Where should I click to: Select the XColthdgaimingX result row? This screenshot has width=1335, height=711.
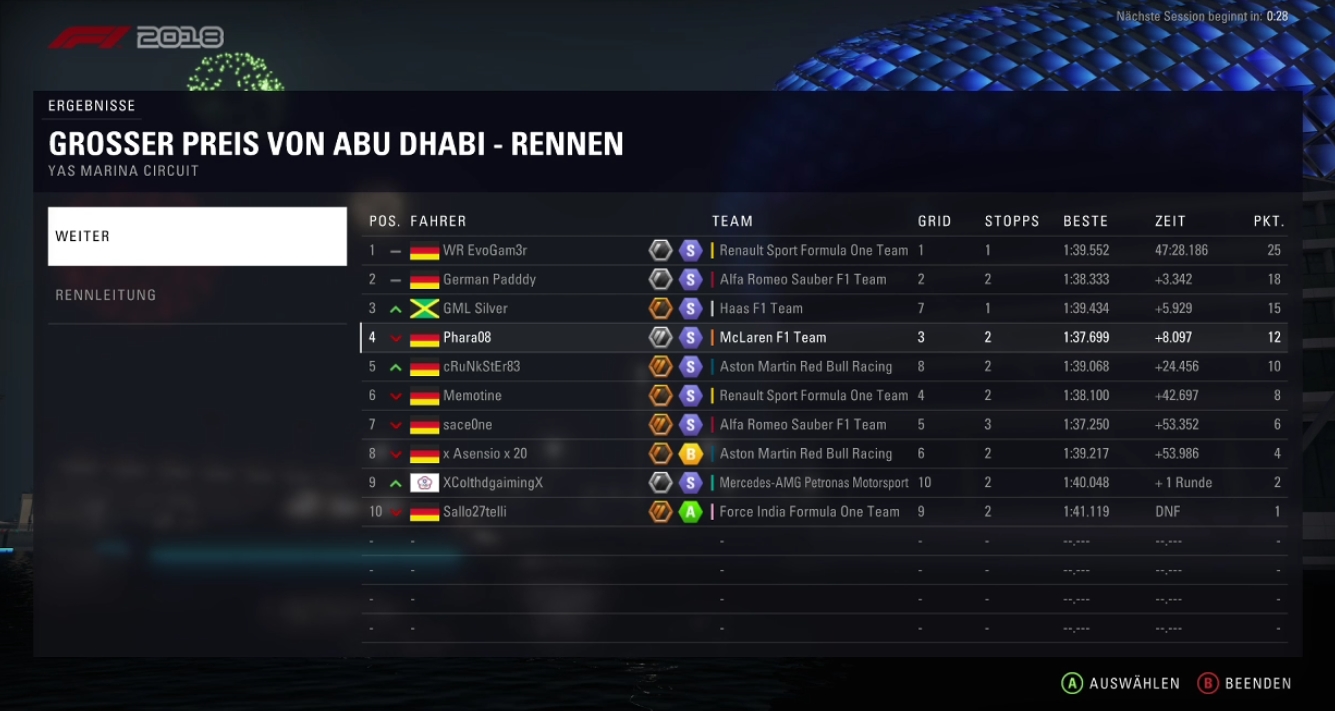click(x=823, y=482)
